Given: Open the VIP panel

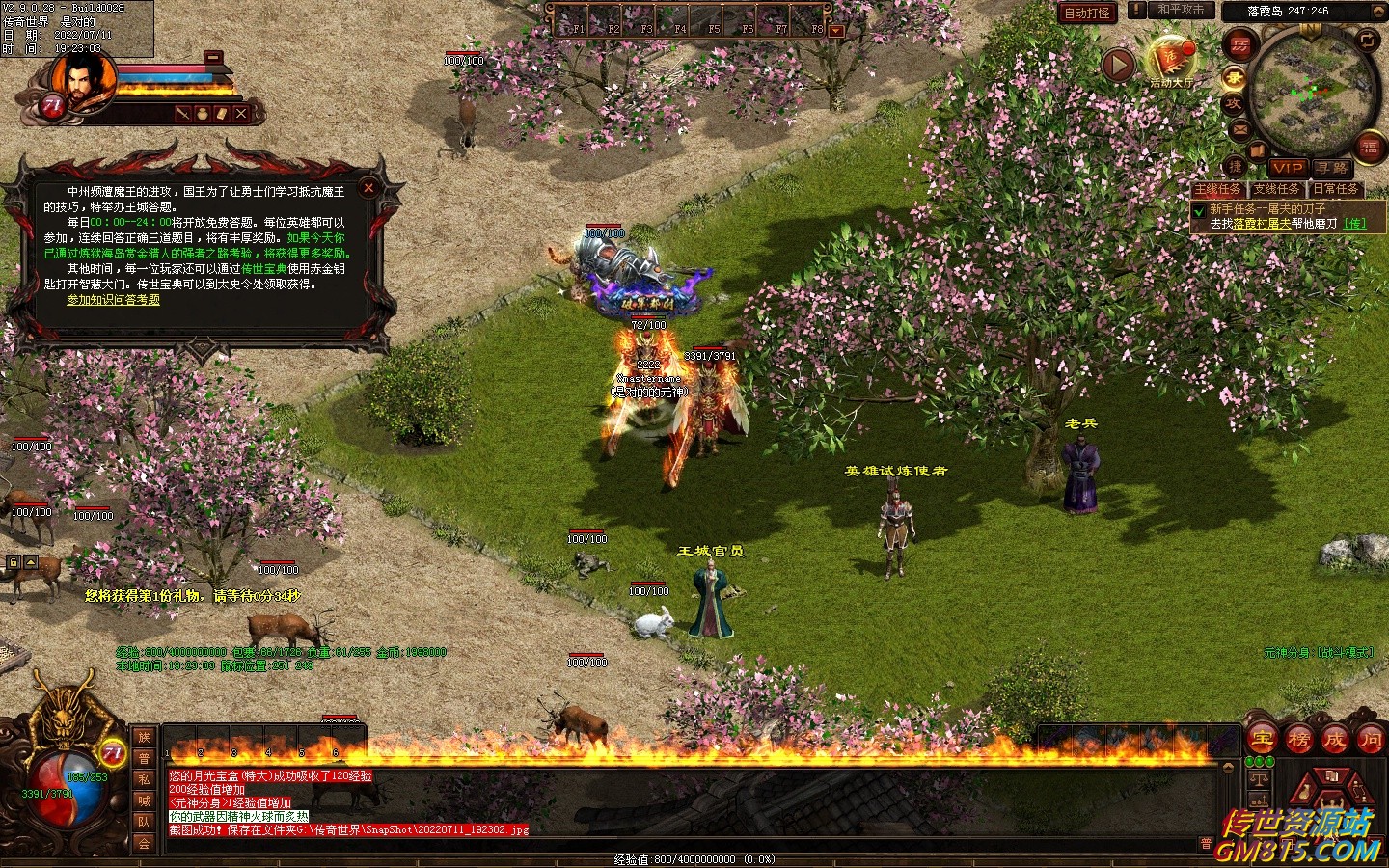Looking at the screenshot, I should pos(1287,168).
